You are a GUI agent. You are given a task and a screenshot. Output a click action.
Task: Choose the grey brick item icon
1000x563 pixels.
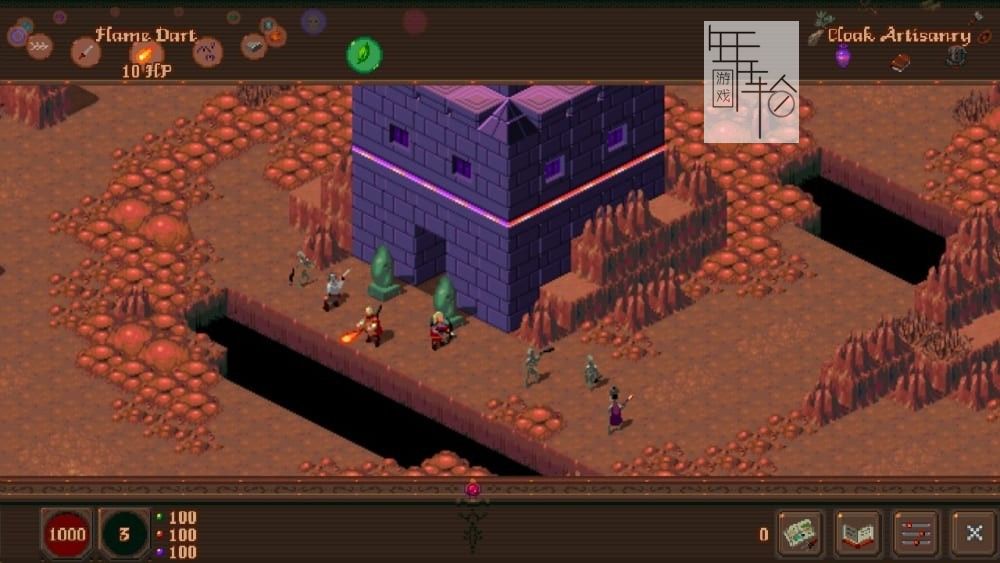point(254,45)
